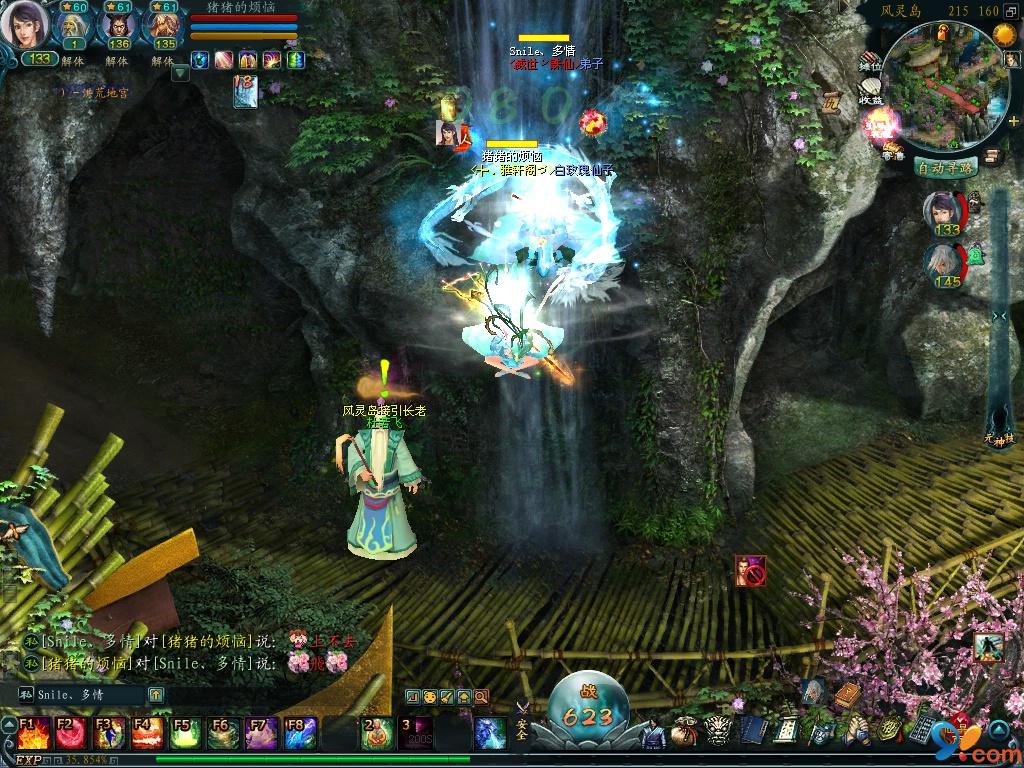Screen dimensions: 1024x768
Task: Use the F5 green glow skill
Action: point(184,733)
